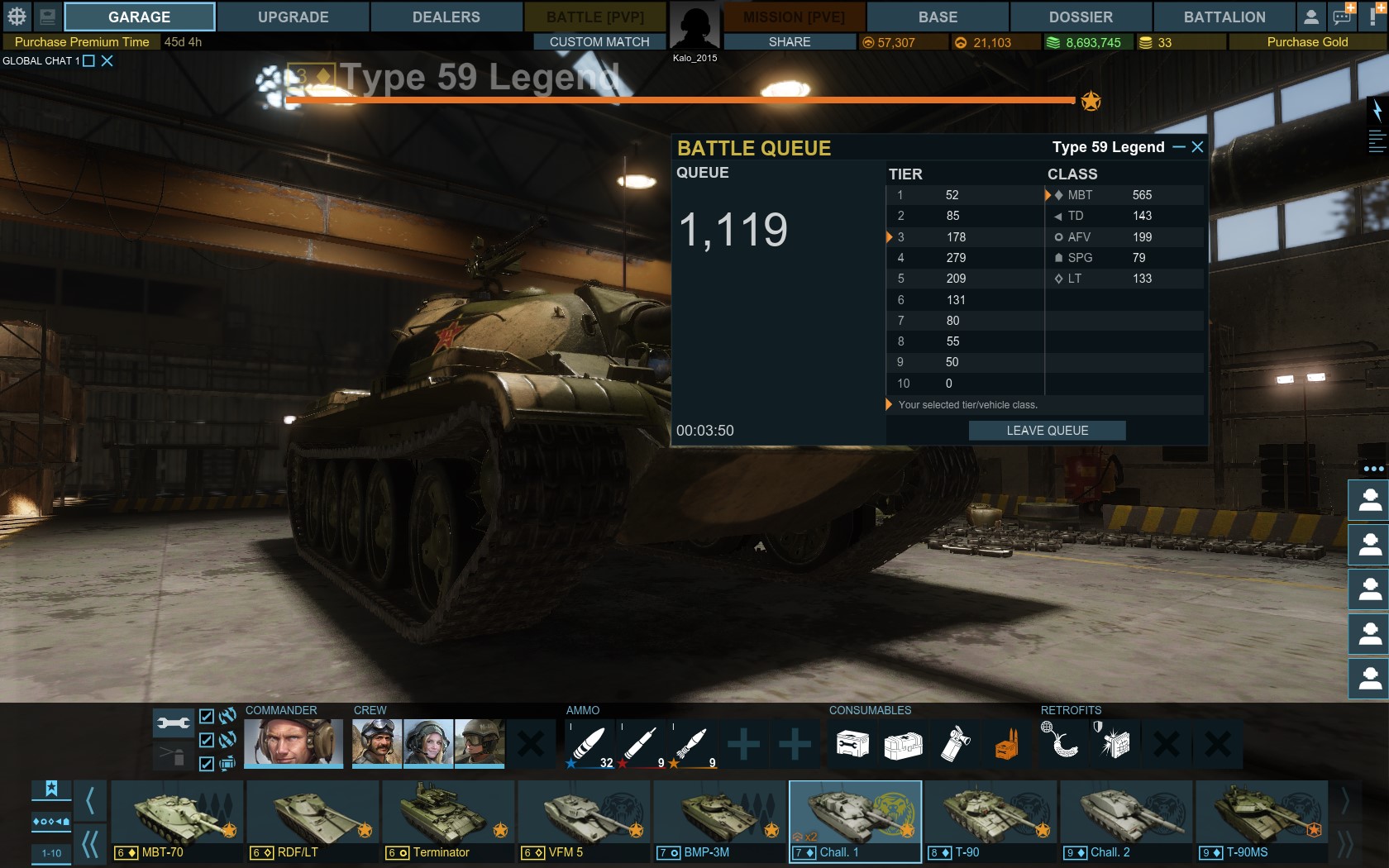Purchase Gold from the top bar

click(1307, 41)
